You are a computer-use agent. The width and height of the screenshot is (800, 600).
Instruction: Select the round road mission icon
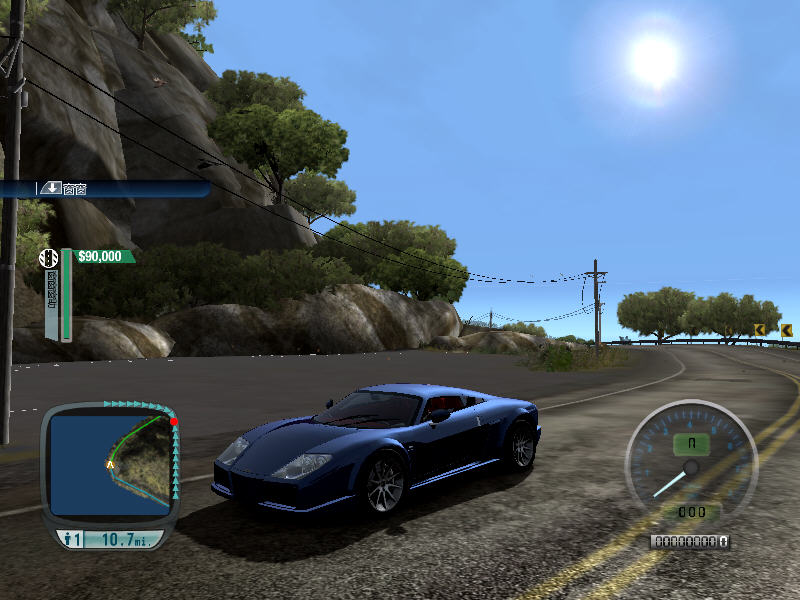48,258
